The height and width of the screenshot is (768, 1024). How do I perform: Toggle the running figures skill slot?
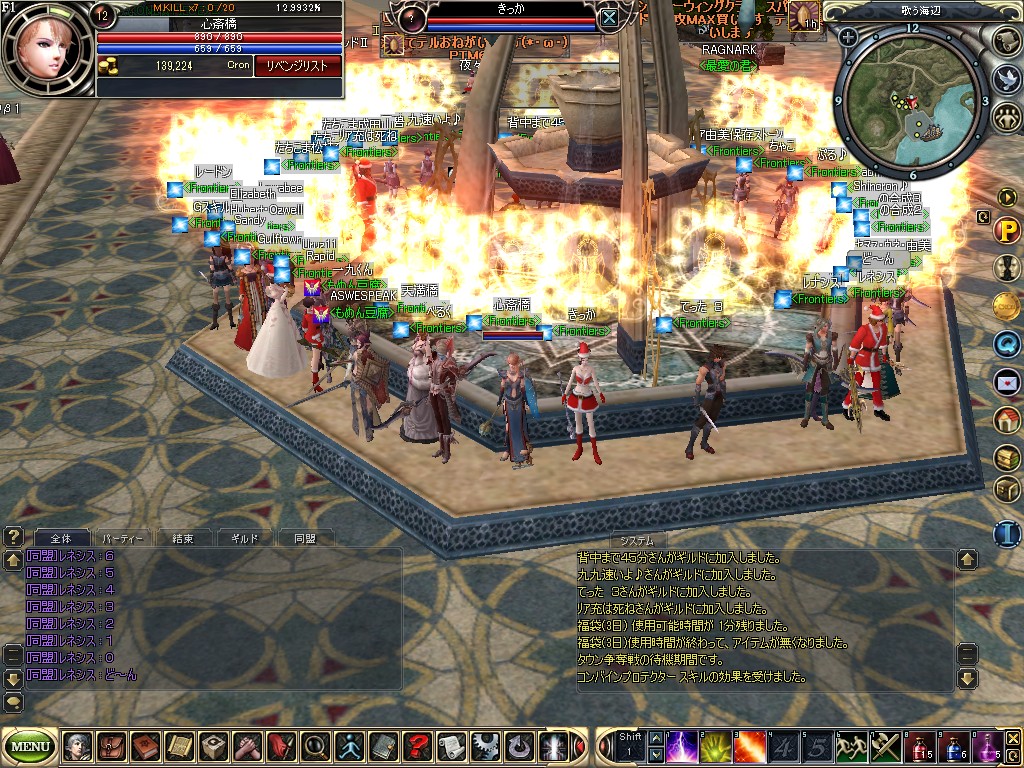point(852,746)
